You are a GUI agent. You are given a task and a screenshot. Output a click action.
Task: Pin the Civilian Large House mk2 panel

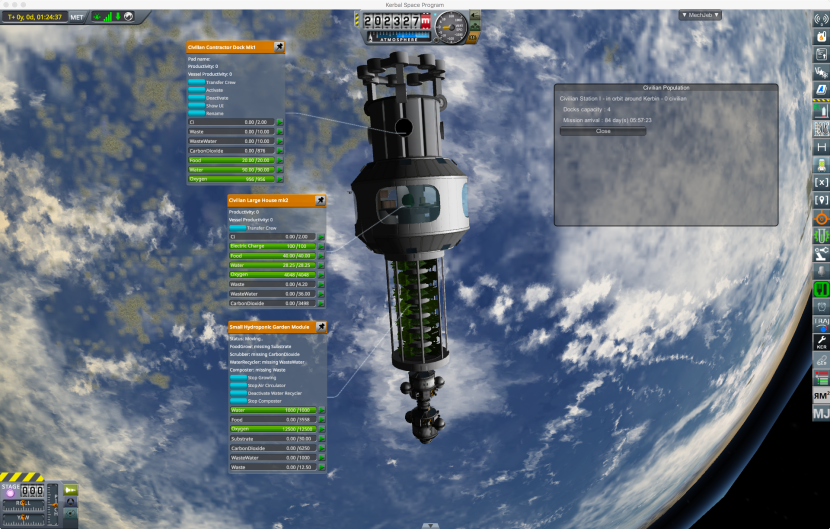(x=320, y=200)
